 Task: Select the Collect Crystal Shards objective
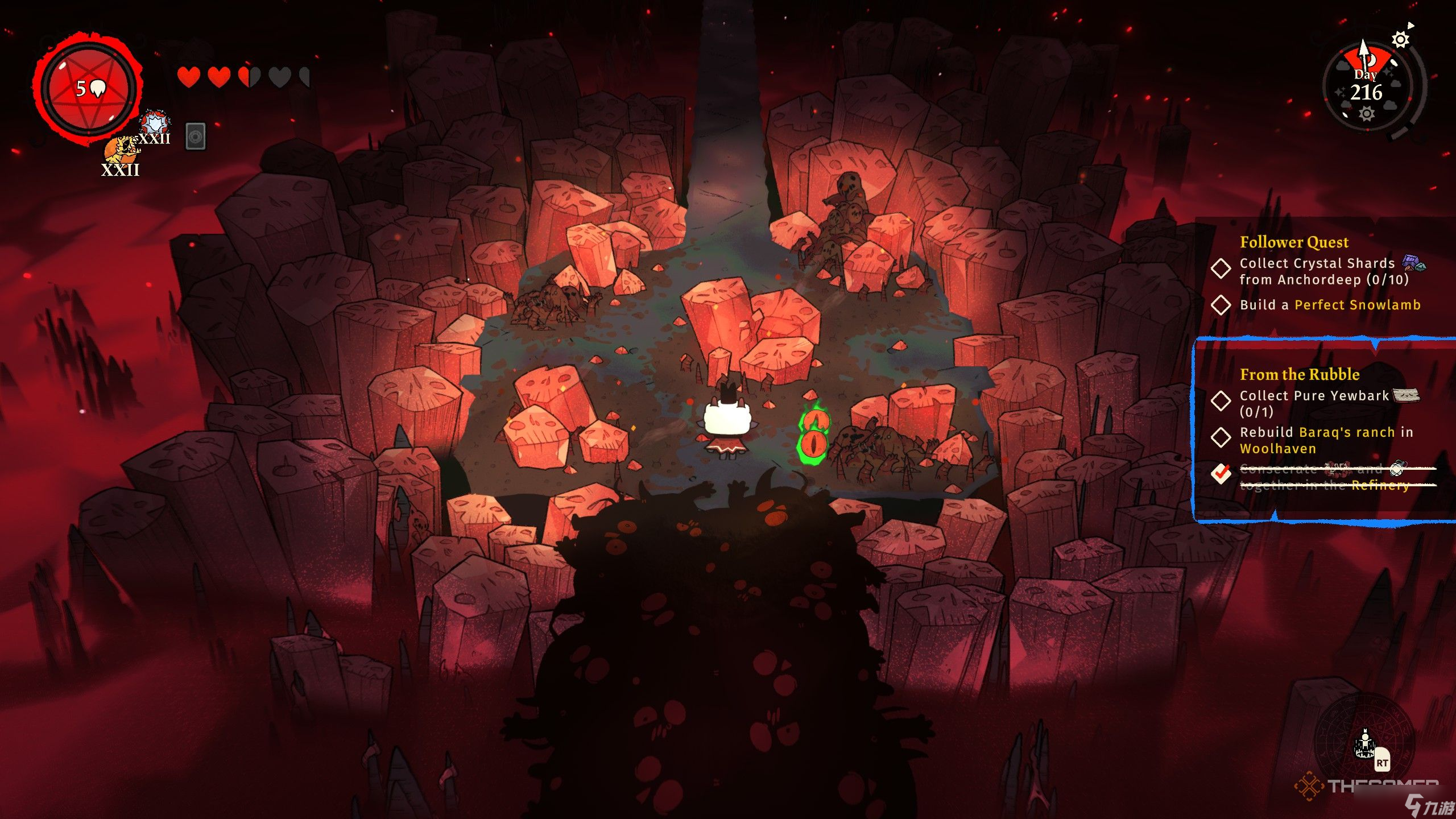[1316, 271]
